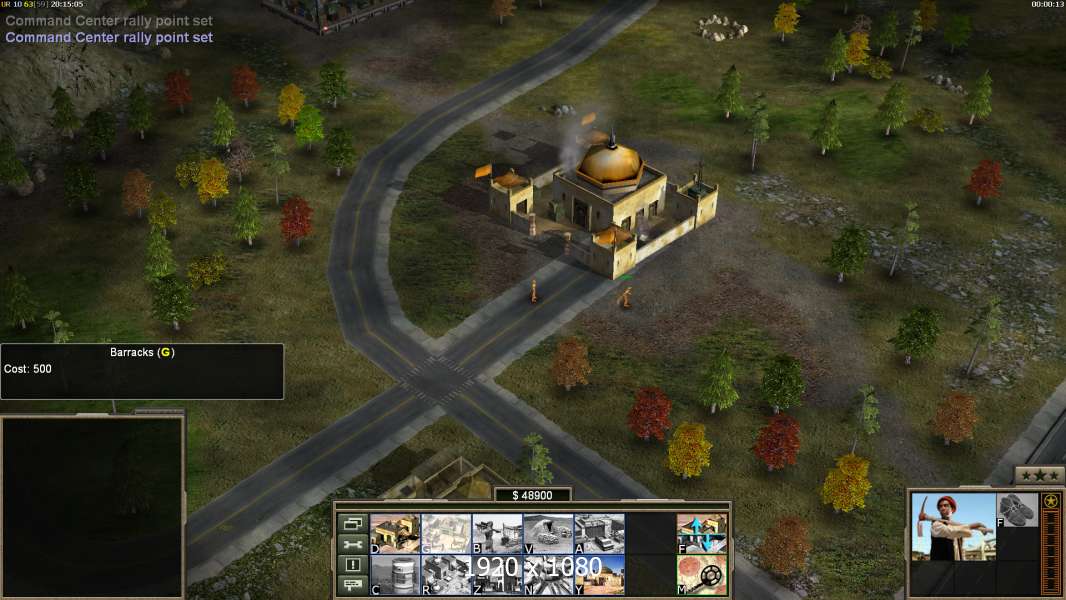Click the minimap radar panel
Viewport: 1066px width, 600px height.
92,506
